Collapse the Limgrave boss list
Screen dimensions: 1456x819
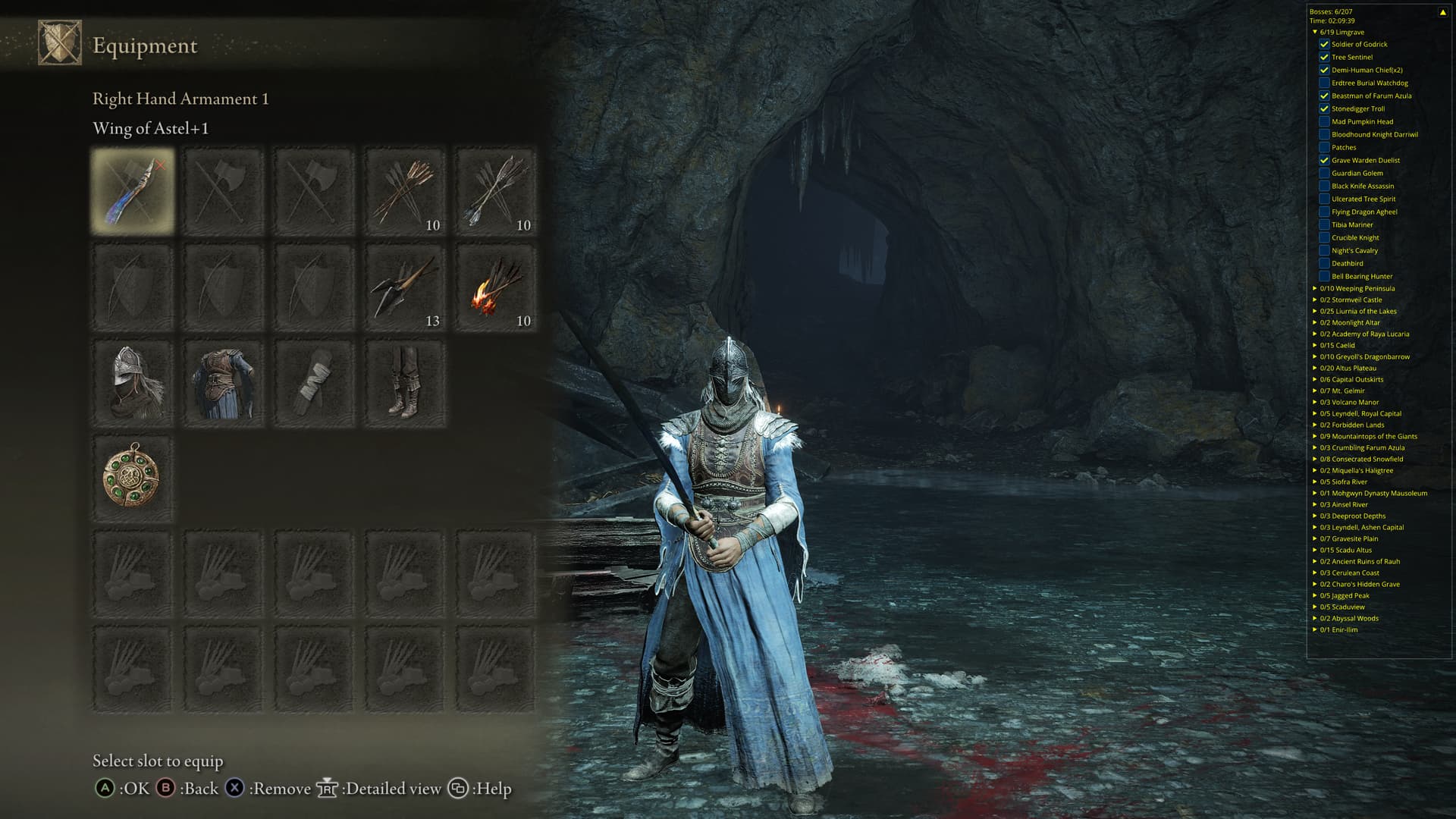(1315, 33)
